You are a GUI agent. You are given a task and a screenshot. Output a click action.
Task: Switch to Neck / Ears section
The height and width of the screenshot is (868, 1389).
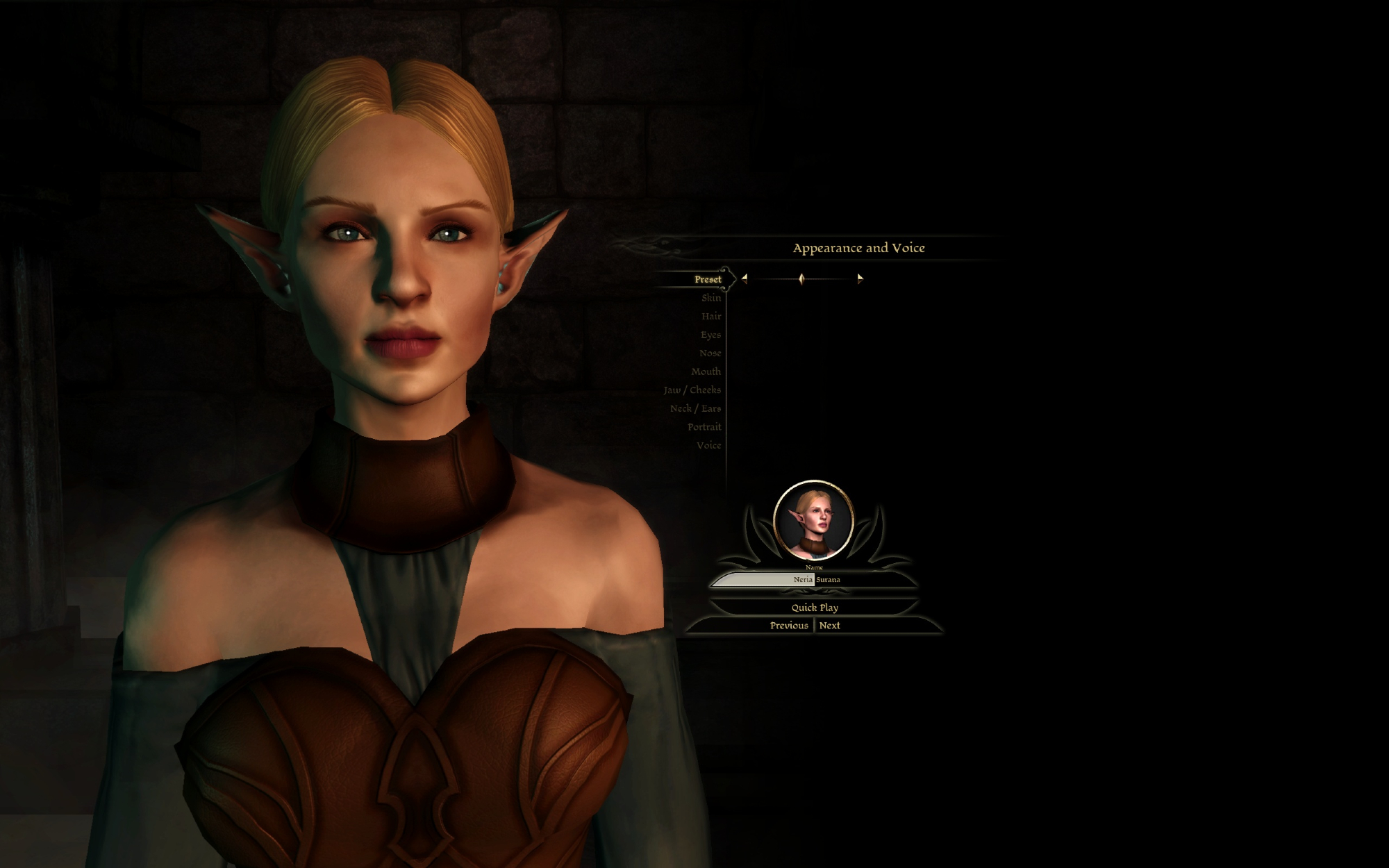[695, 408]
